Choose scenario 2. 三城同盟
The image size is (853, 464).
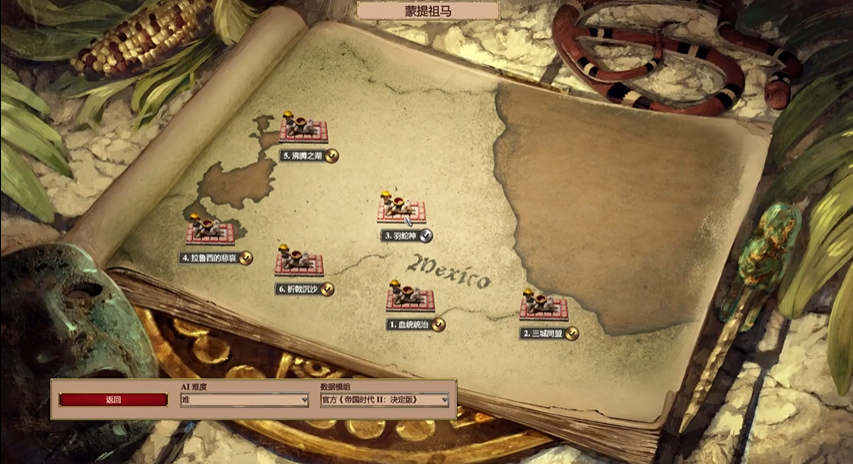[x=543, y=305]
